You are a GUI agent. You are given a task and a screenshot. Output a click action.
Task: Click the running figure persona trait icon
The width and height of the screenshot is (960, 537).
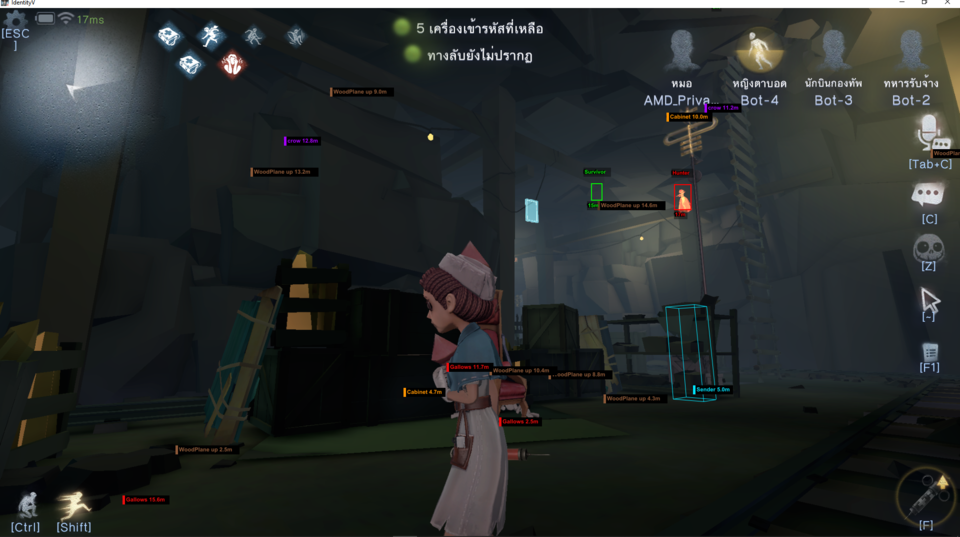(x=210, y=36)
